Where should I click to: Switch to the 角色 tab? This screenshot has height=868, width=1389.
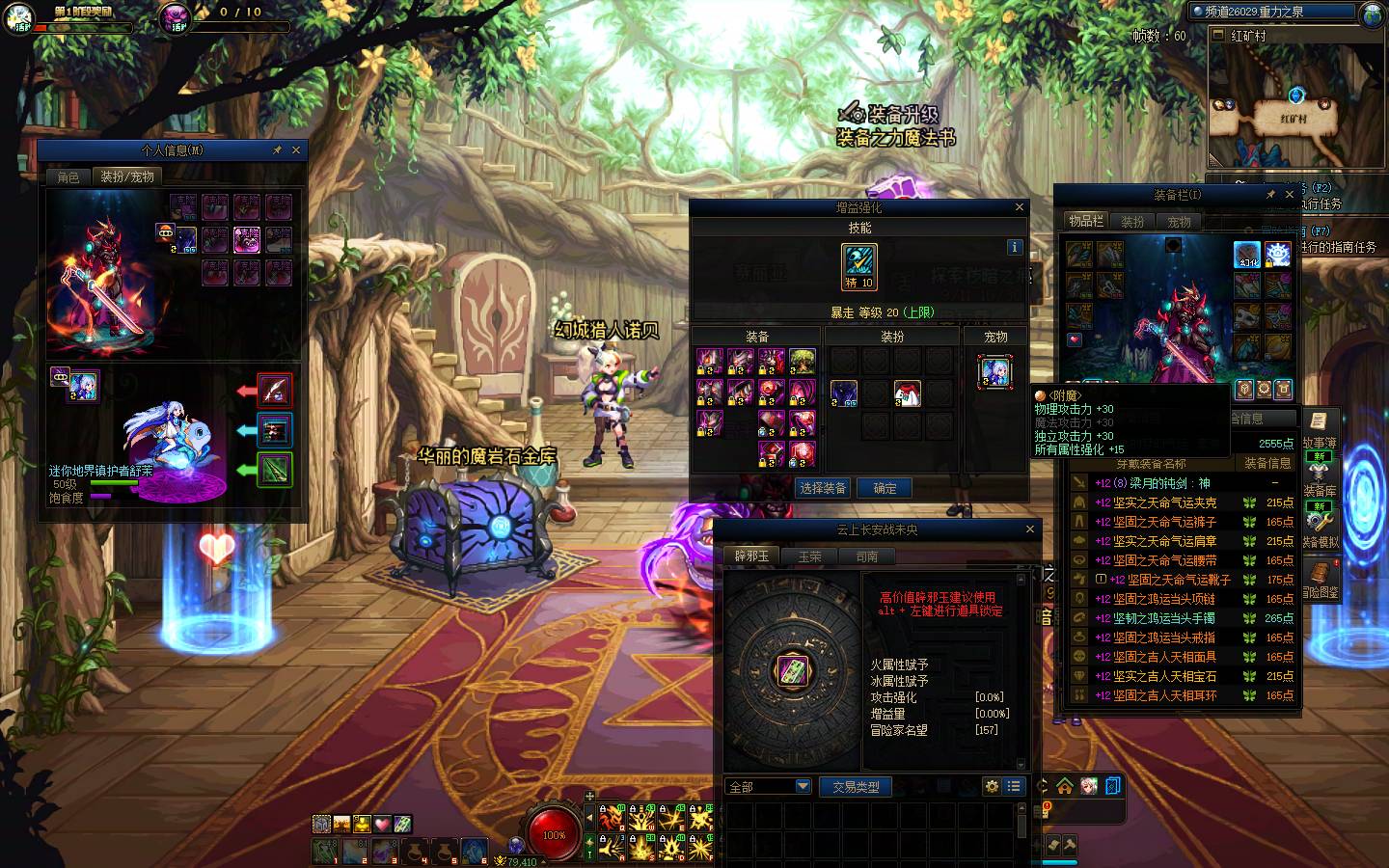click(x=68, y=177)
